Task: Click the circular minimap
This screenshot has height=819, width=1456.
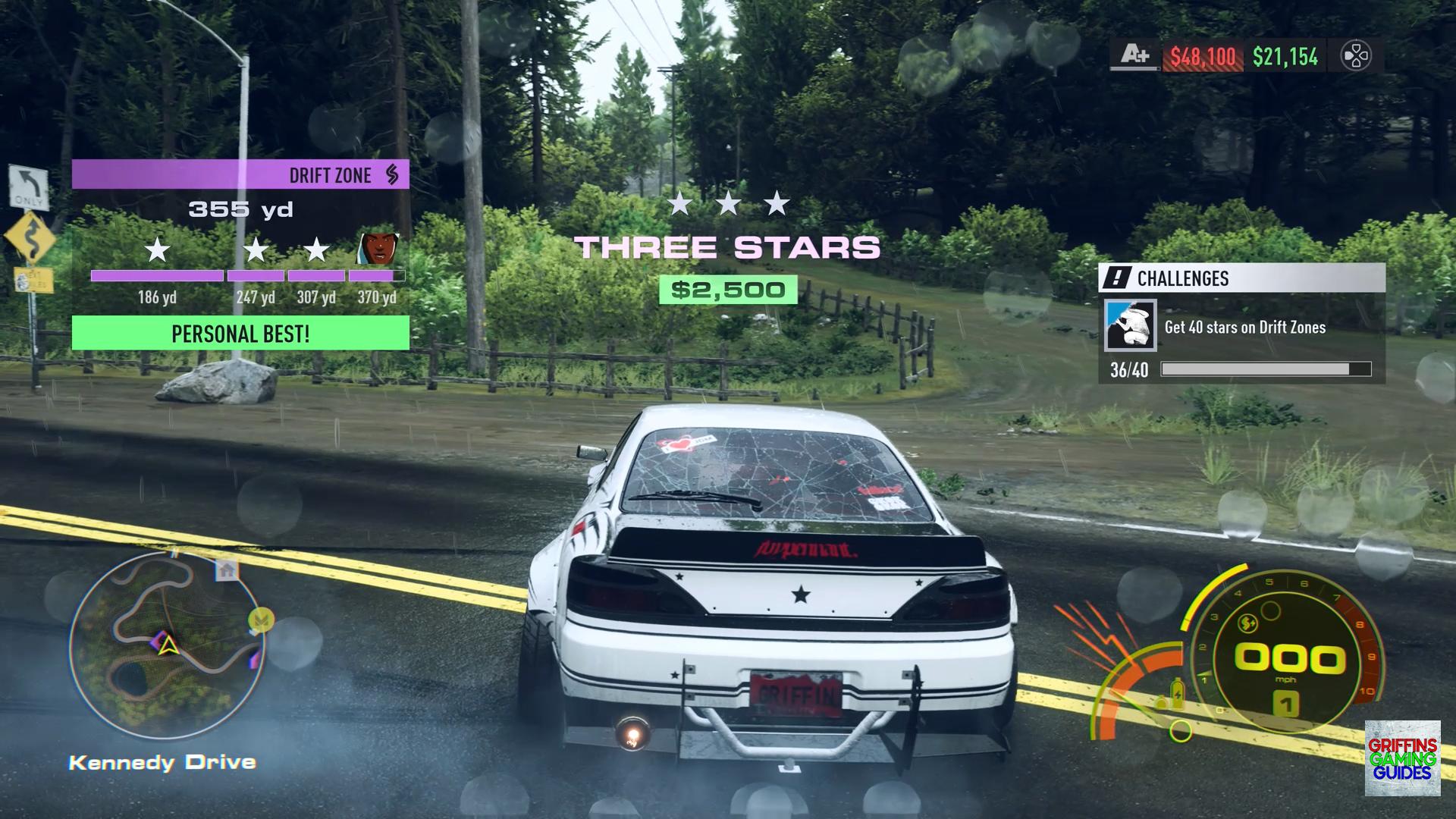Action: pyautogui.click(x=168, y=645)
